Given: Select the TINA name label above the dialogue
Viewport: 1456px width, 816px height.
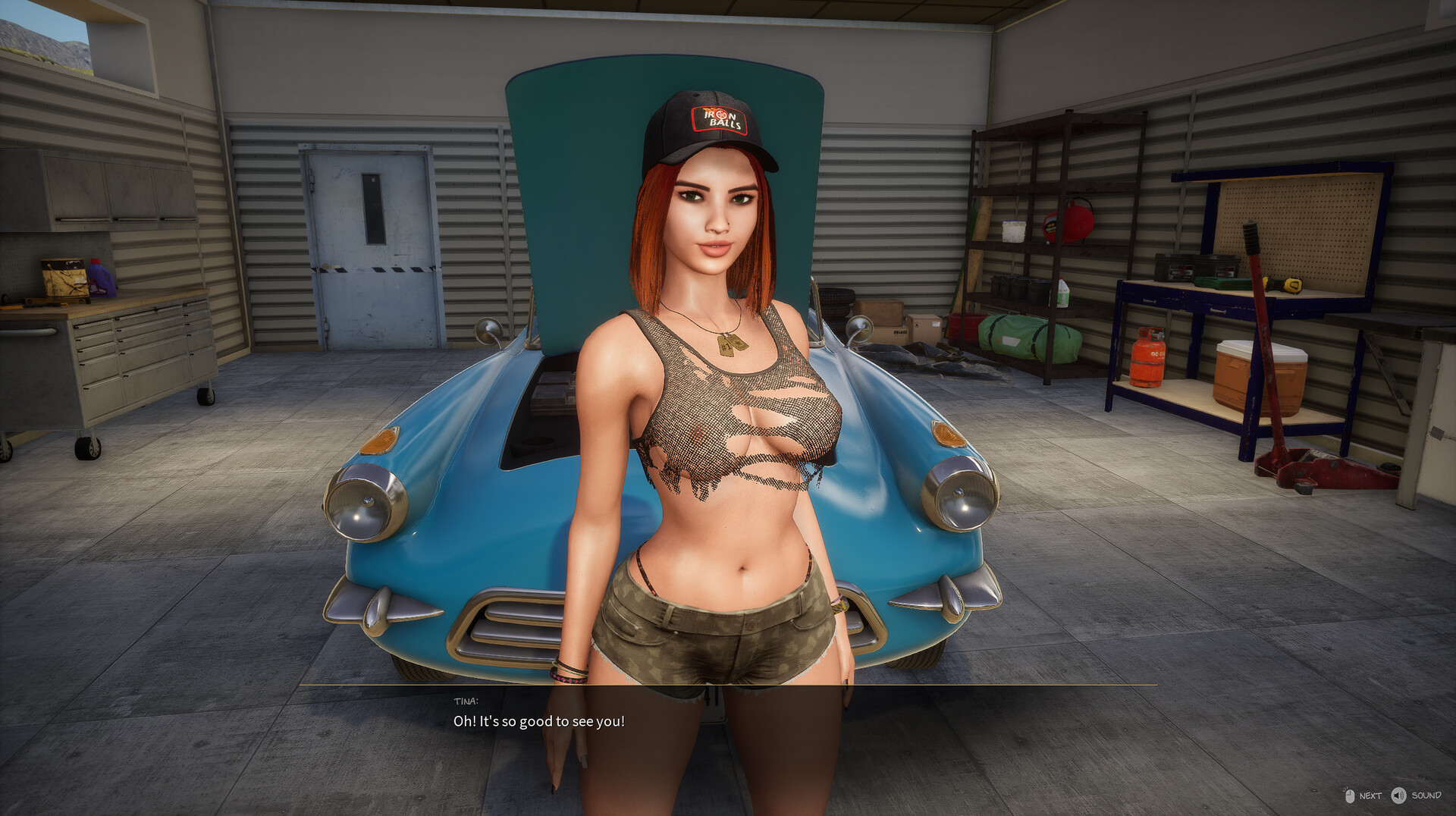Looking at the screenshot, I should 464,702.
